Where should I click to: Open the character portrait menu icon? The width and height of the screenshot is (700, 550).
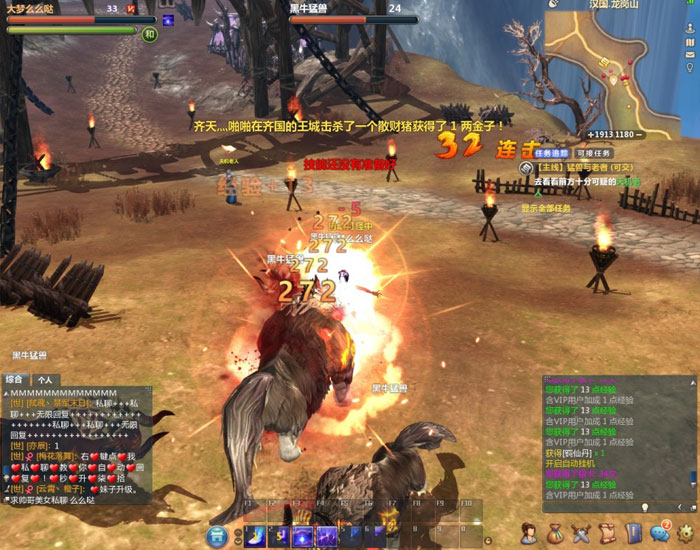click(529, 533)
